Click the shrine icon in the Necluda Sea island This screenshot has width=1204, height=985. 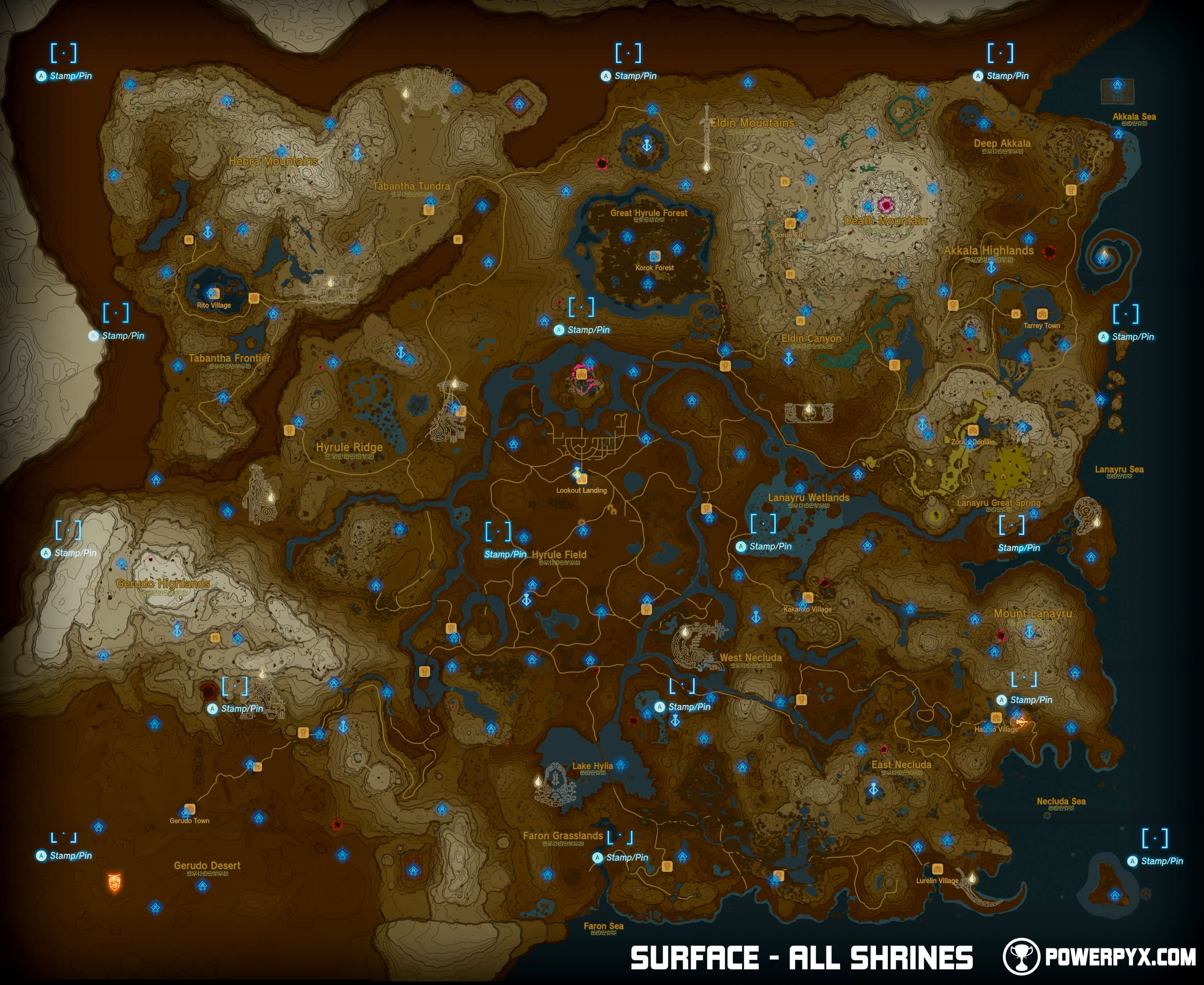(1114, 895)
